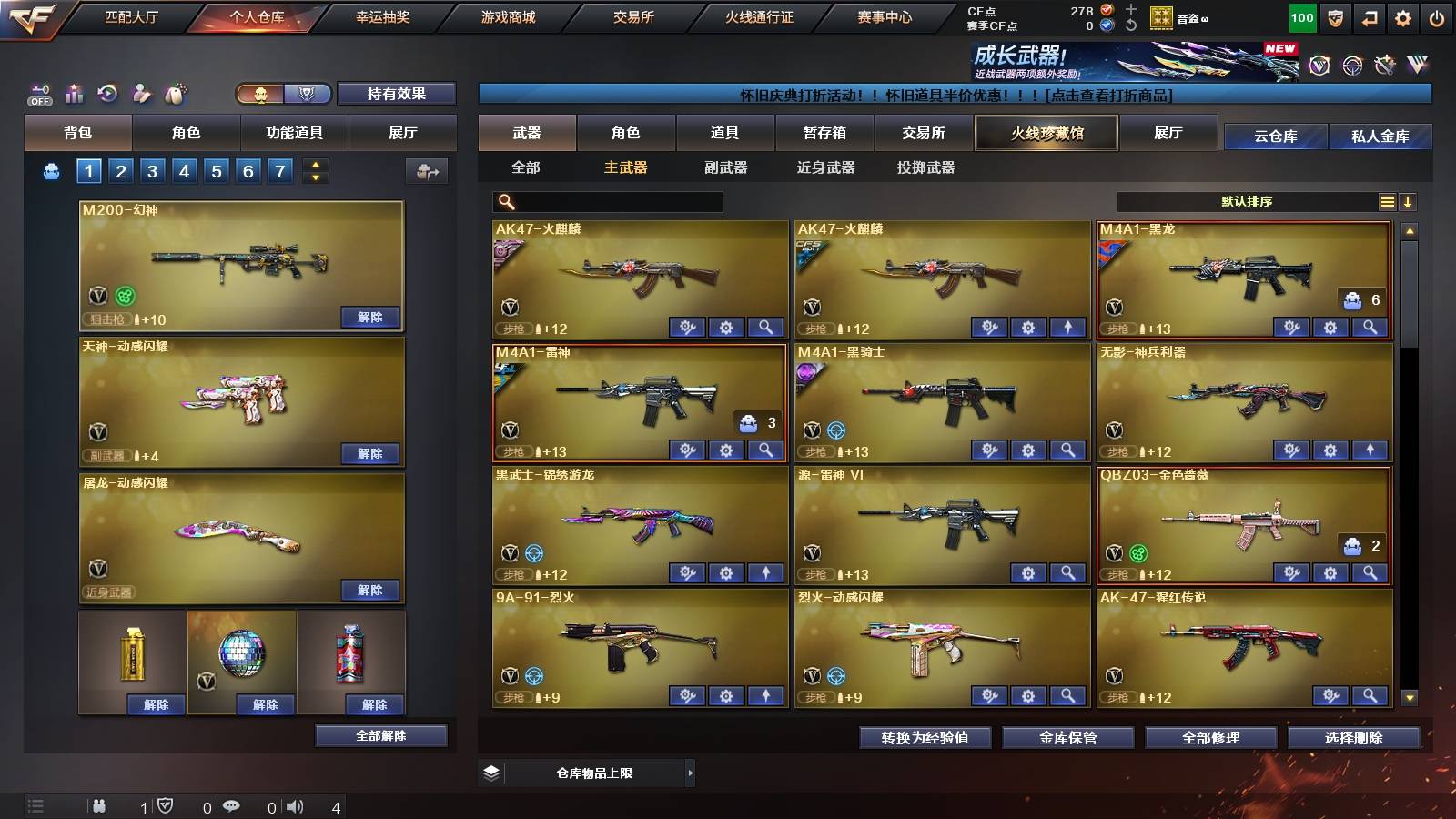
Task: Click 解除 under the M200-幻神 weapon
Action: pos(369,318)
